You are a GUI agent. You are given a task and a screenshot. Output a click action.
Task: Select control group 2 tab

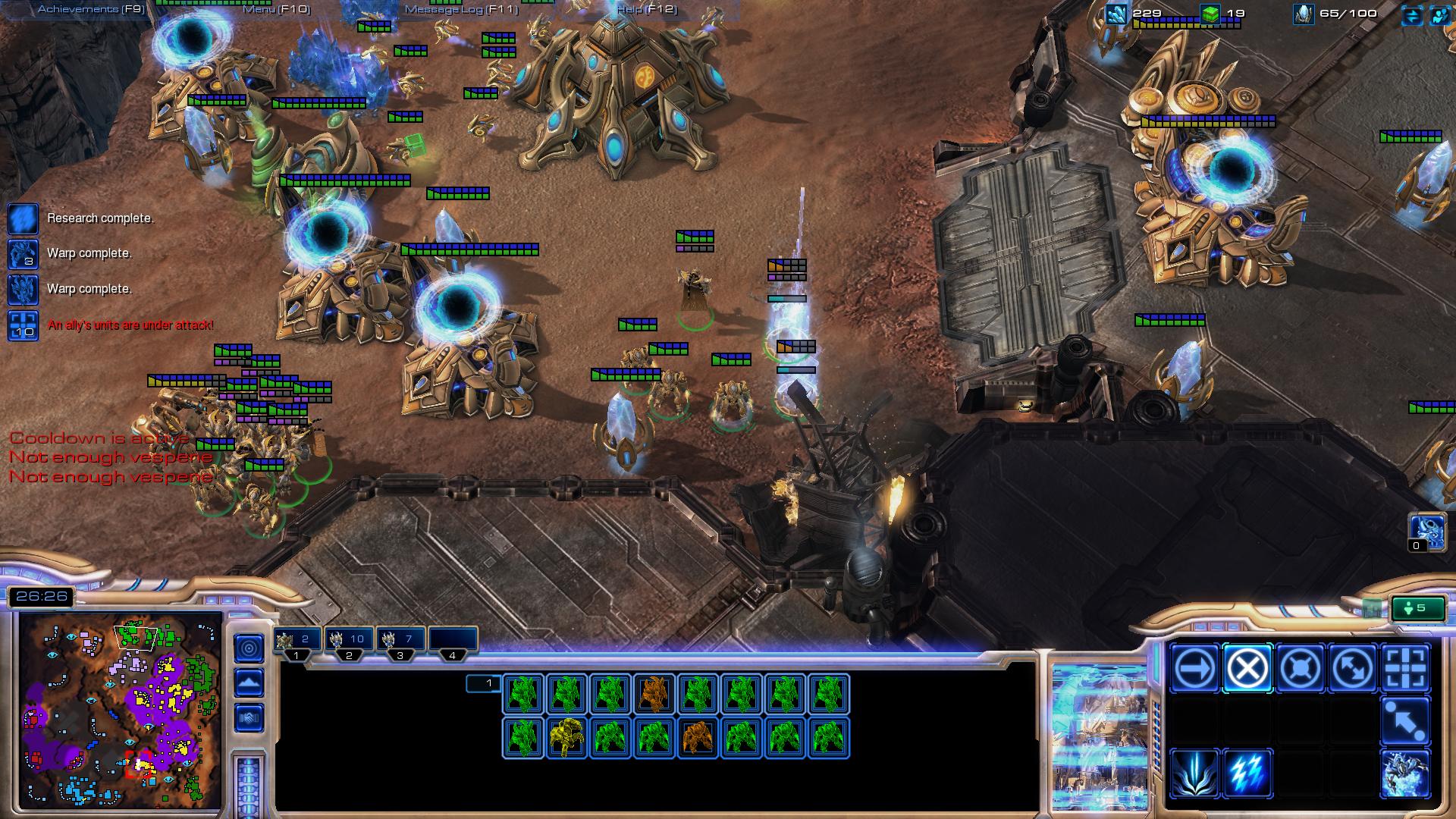349,641
